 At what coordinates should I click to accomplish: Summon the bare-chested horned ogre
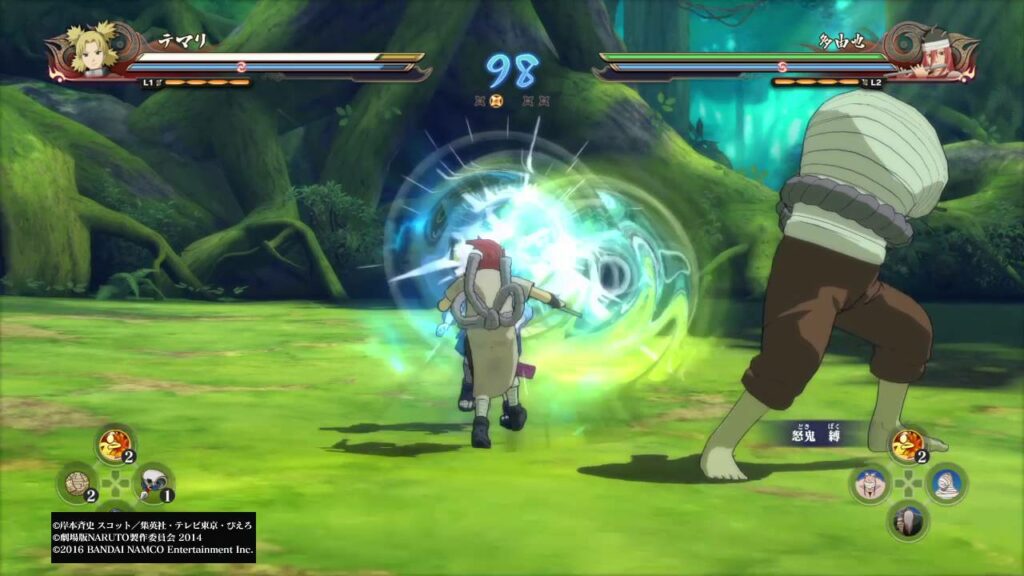click(x=870, y=484)
